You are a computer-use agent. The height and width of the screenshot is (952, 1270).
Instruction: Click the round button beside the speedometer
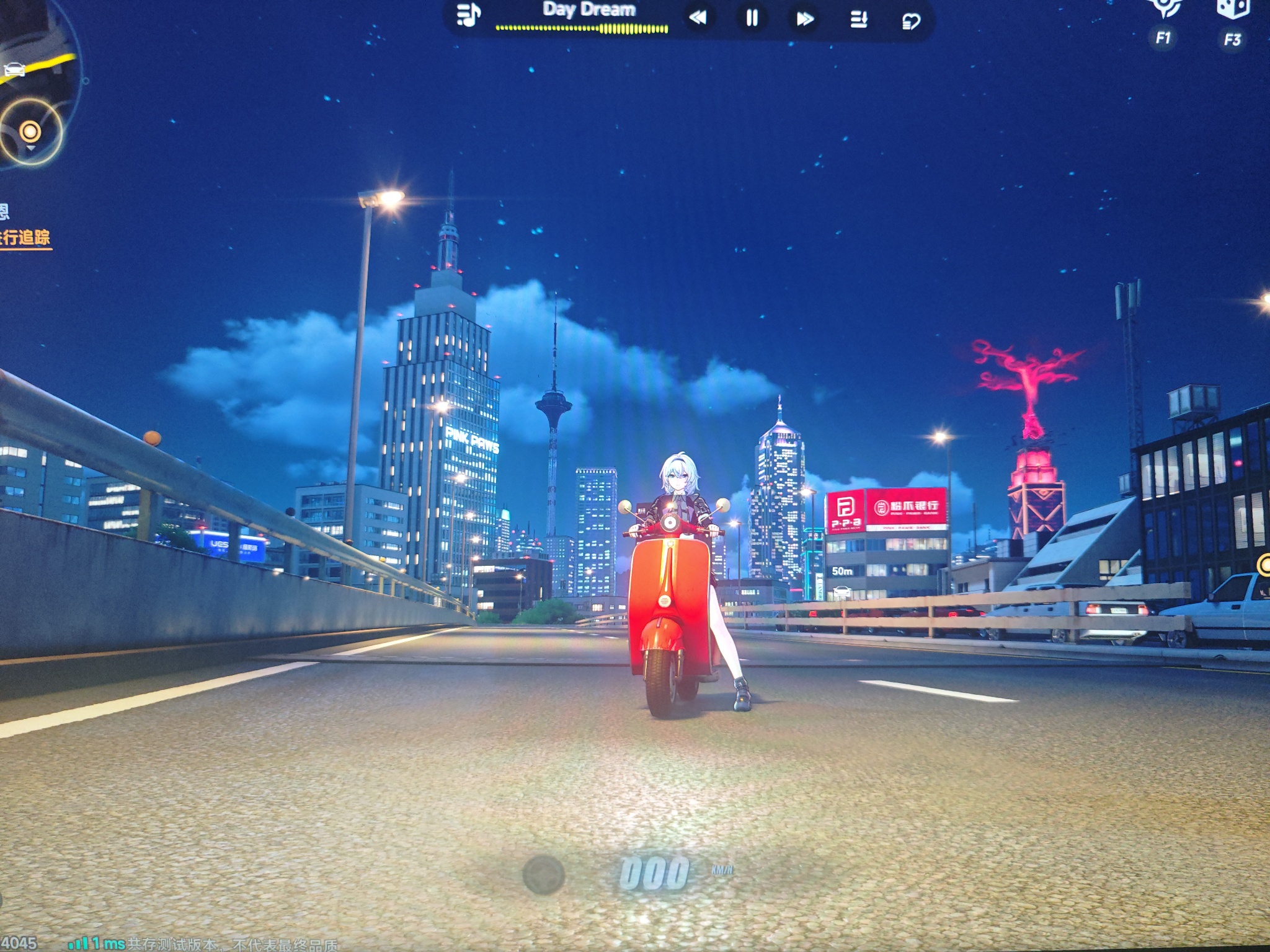543,875
